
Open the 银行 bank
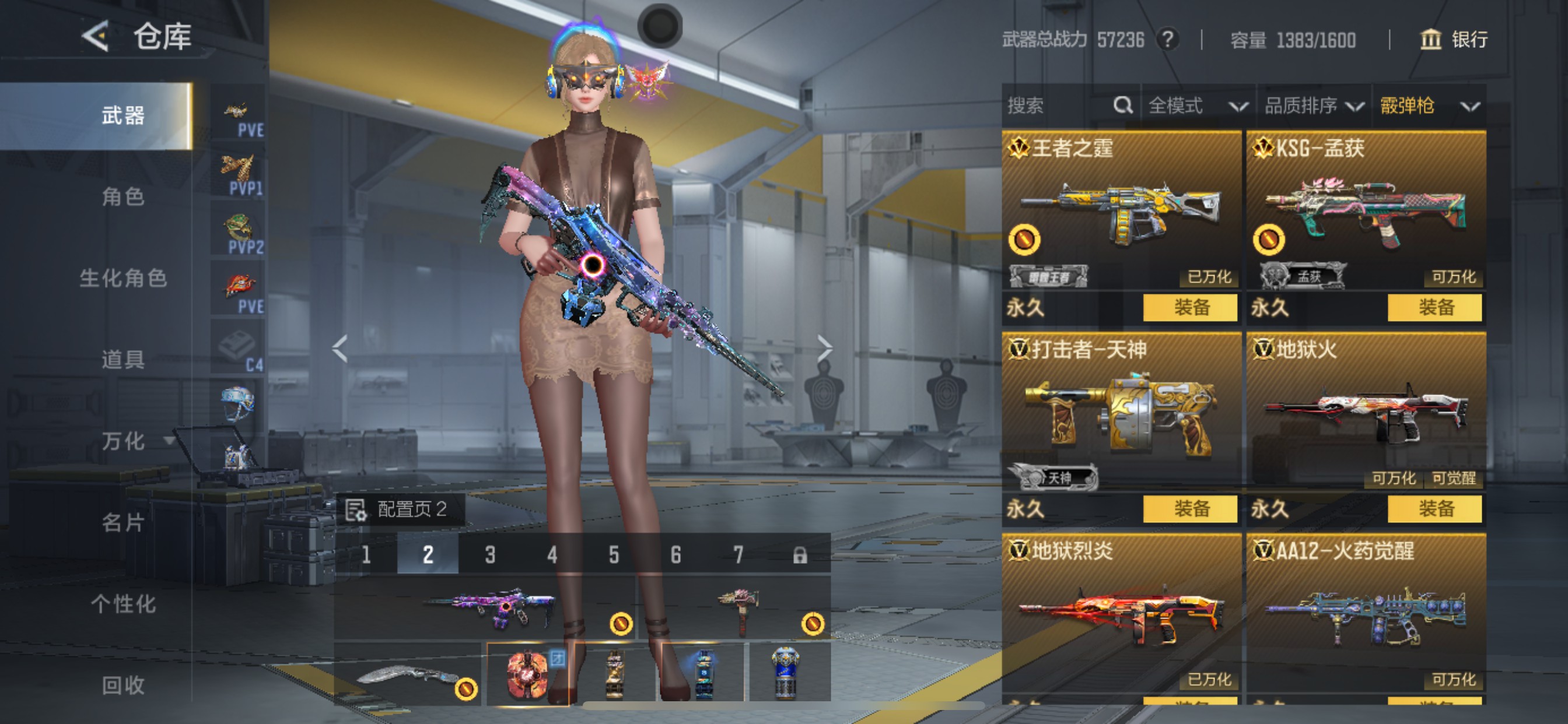(x=1454, y=40)
